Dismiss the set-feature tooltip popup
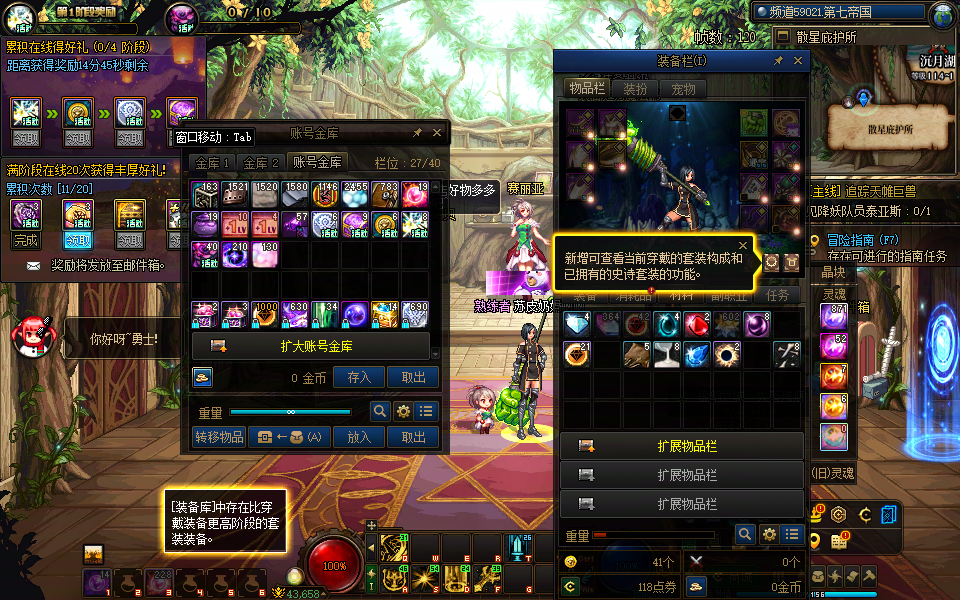The image size is (960, 600). [x=743, y=244]
